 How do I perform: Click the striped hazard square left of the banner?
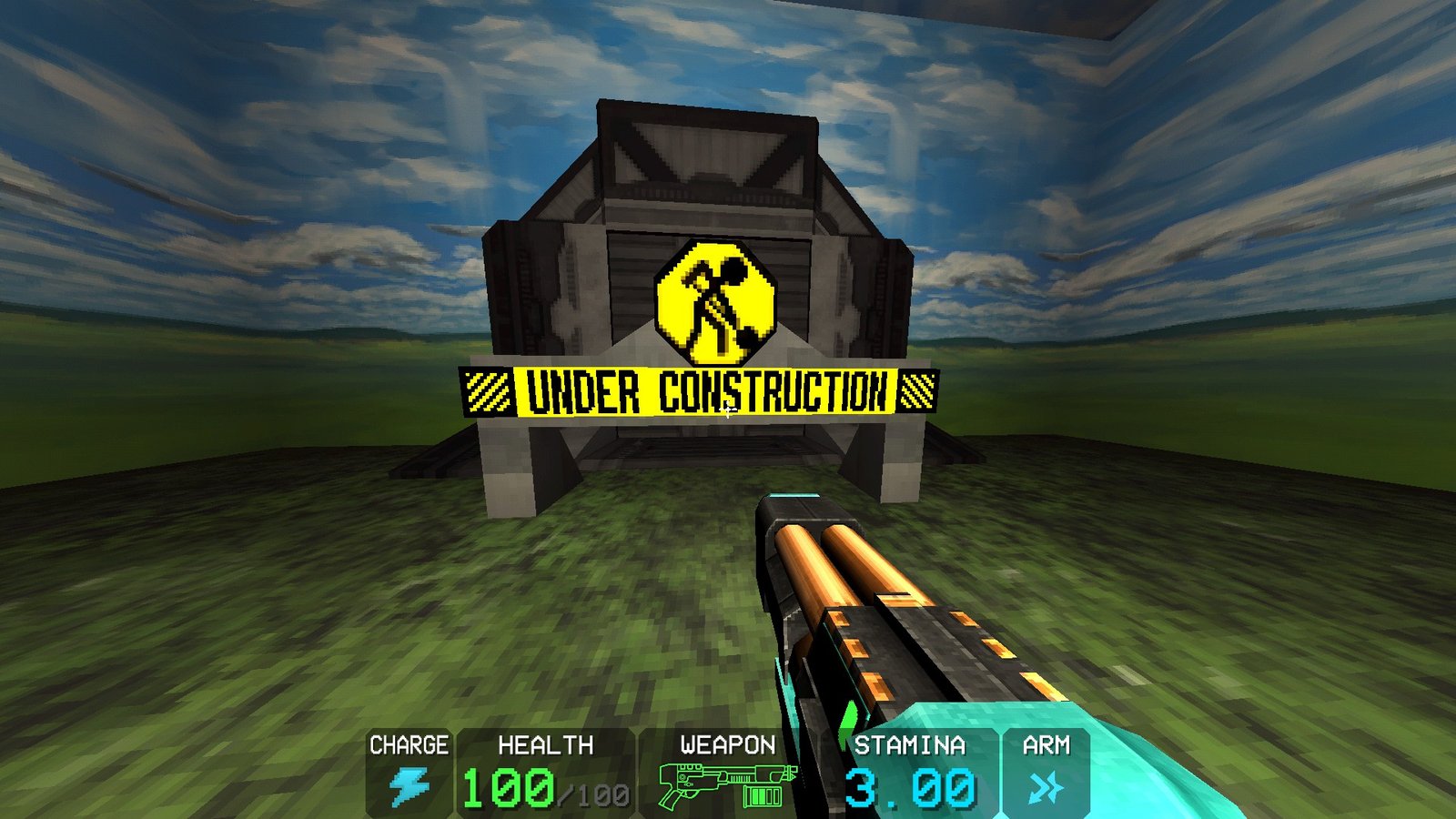(x=487, y=389)
